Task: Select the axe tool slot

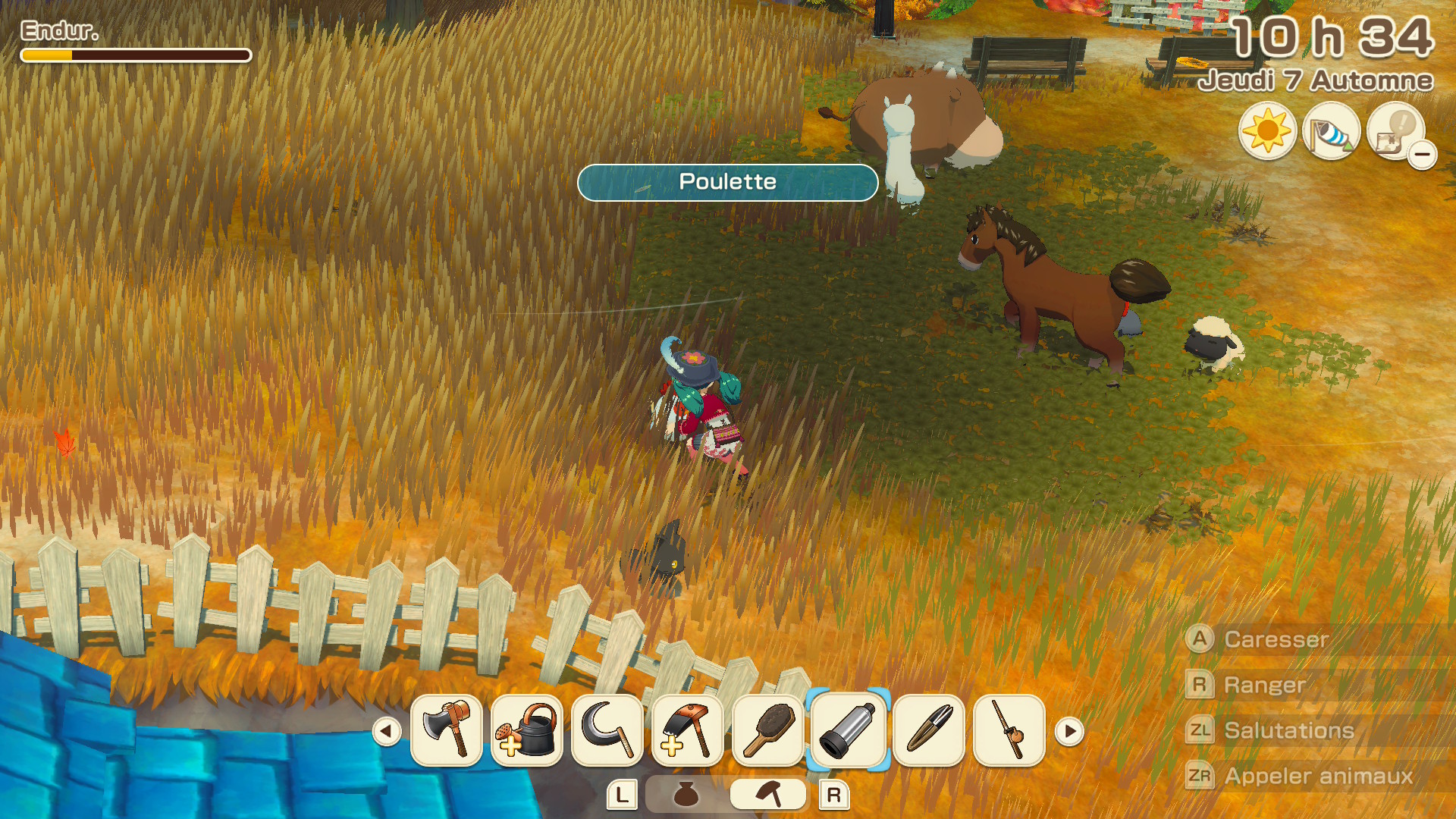Action: (x=447, y=730)
